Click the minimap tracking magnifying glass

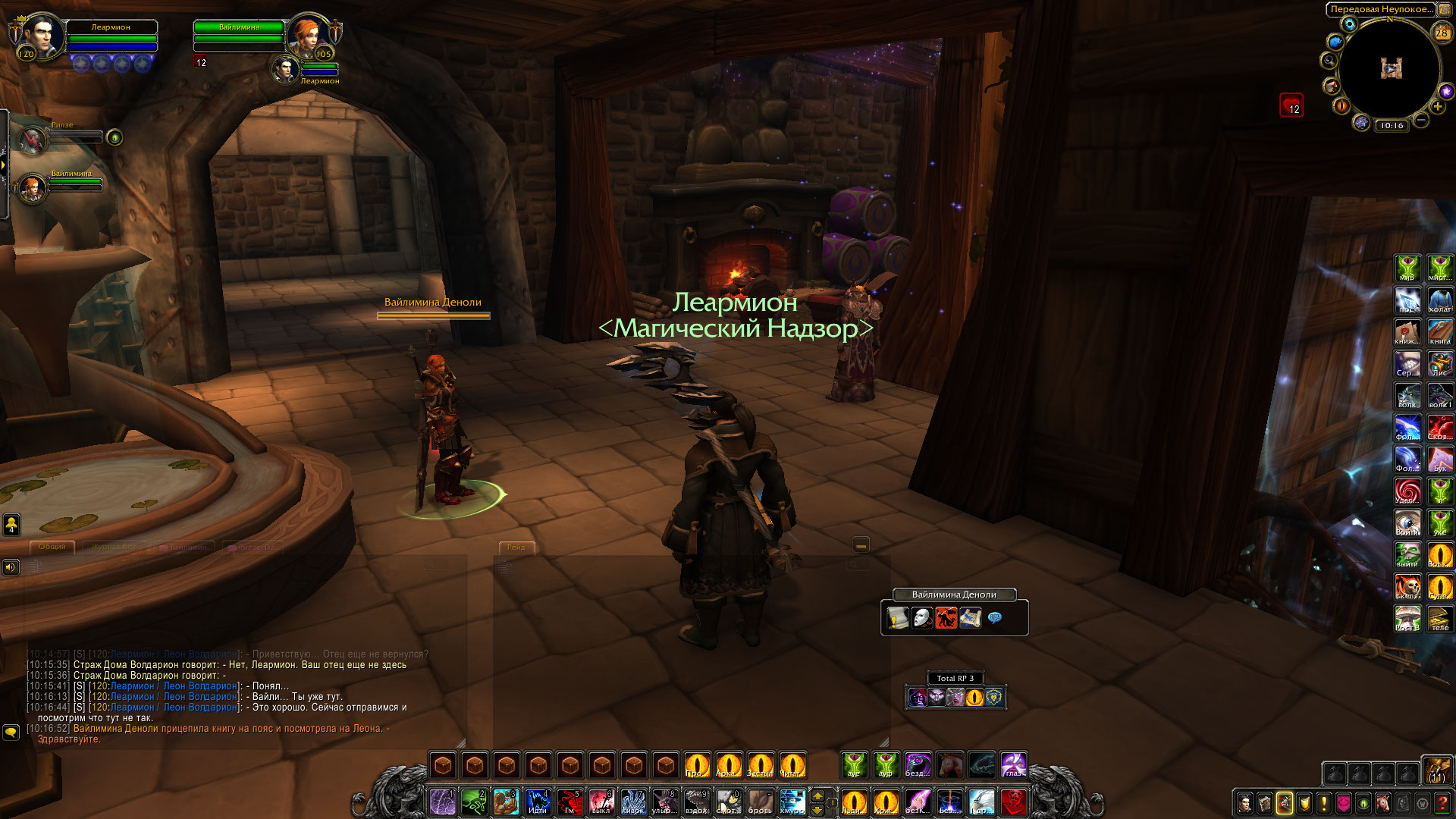pos(1329,60)
